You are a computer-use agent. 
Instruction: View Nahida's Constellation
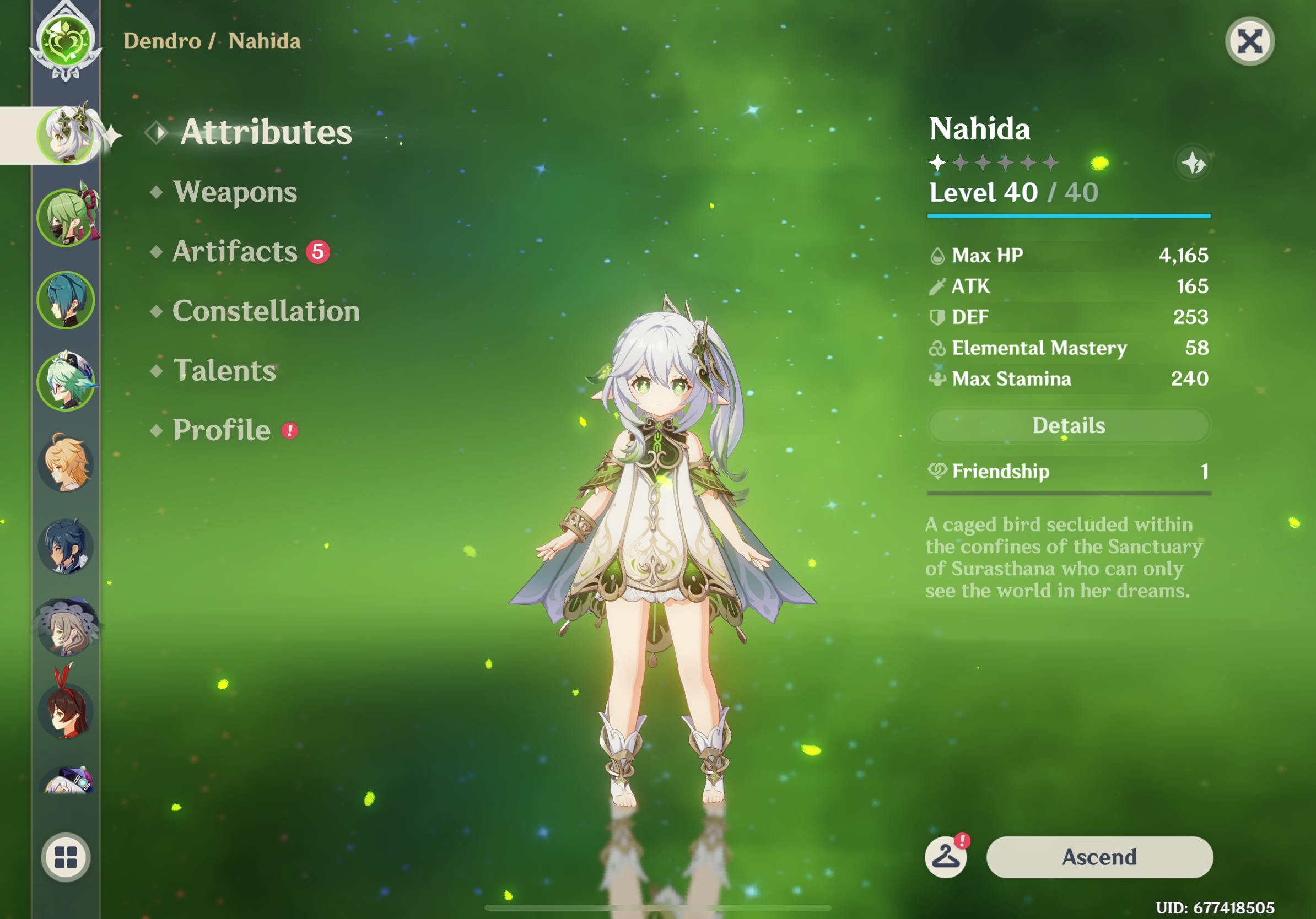(x=266, y=311)
